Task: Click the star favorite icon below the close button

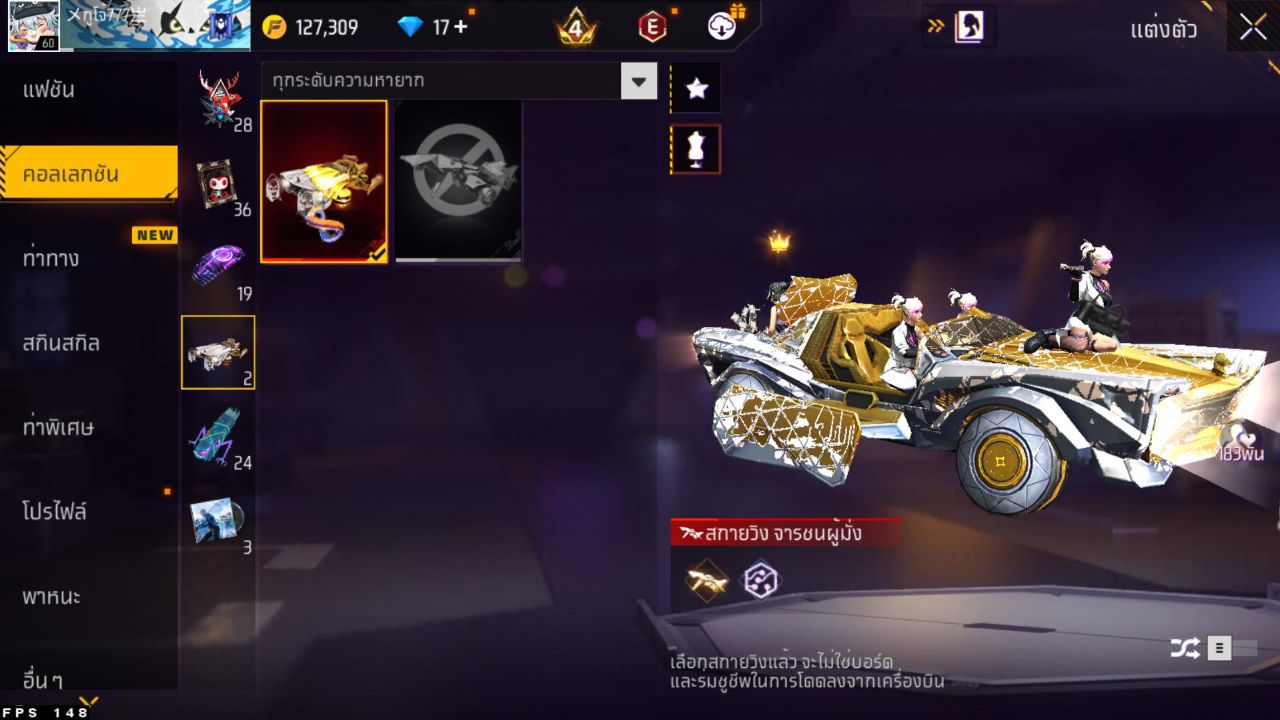Action: (695, 88)
